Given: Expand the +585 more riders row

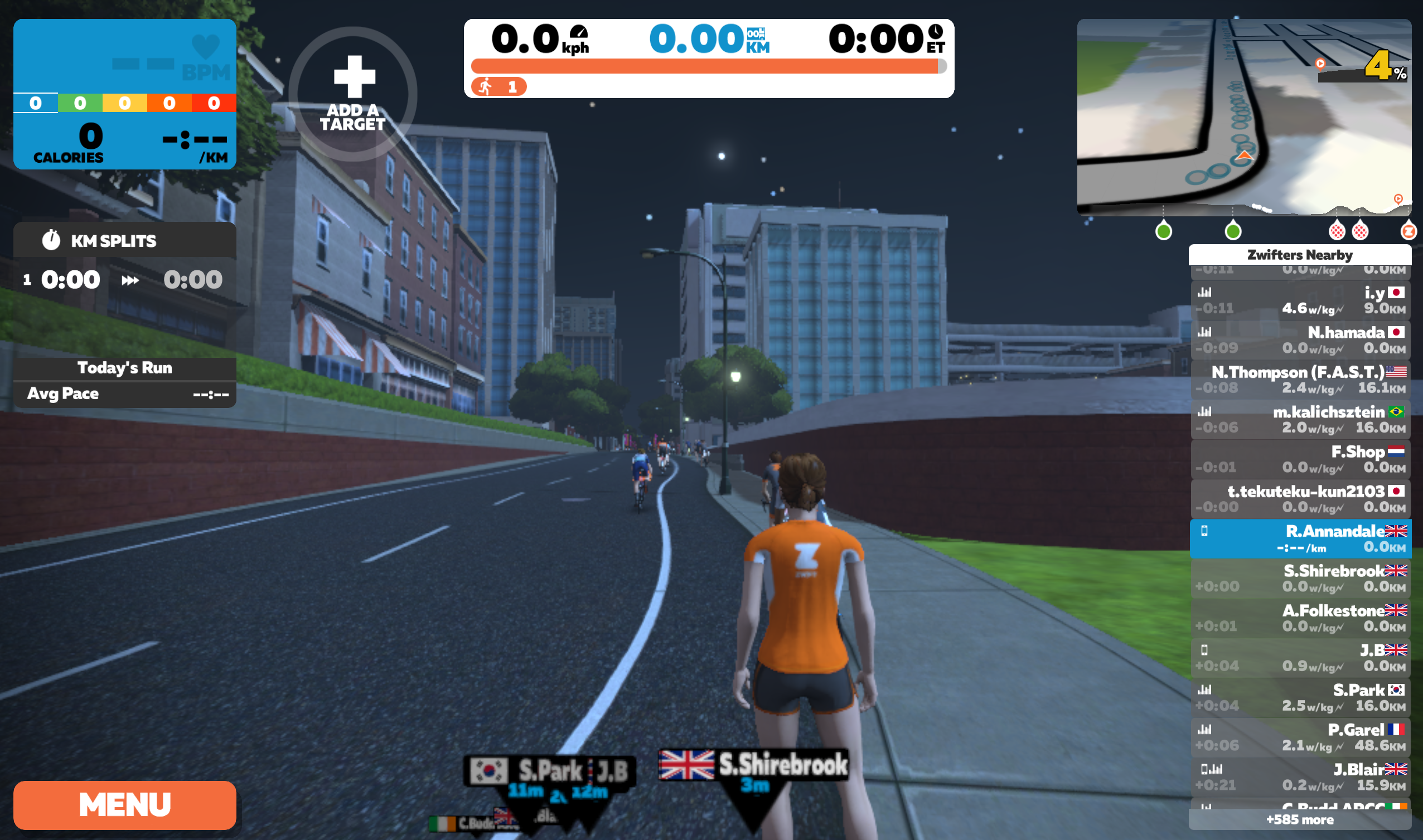Looking at the screenshot, I should click(x=1300, y=819).
